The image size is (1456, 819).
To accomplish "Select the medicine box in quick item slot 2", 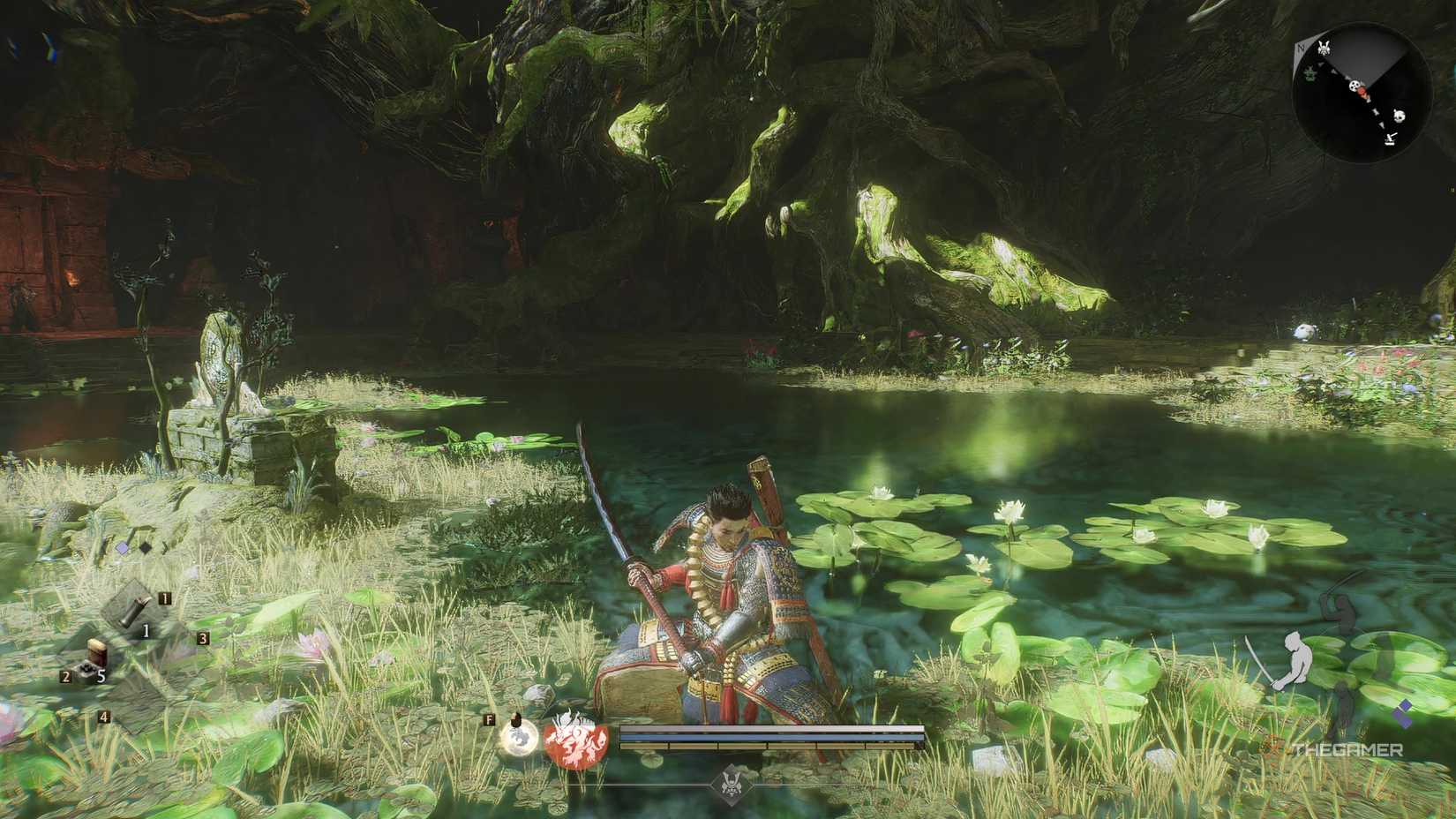I will 94,657.
